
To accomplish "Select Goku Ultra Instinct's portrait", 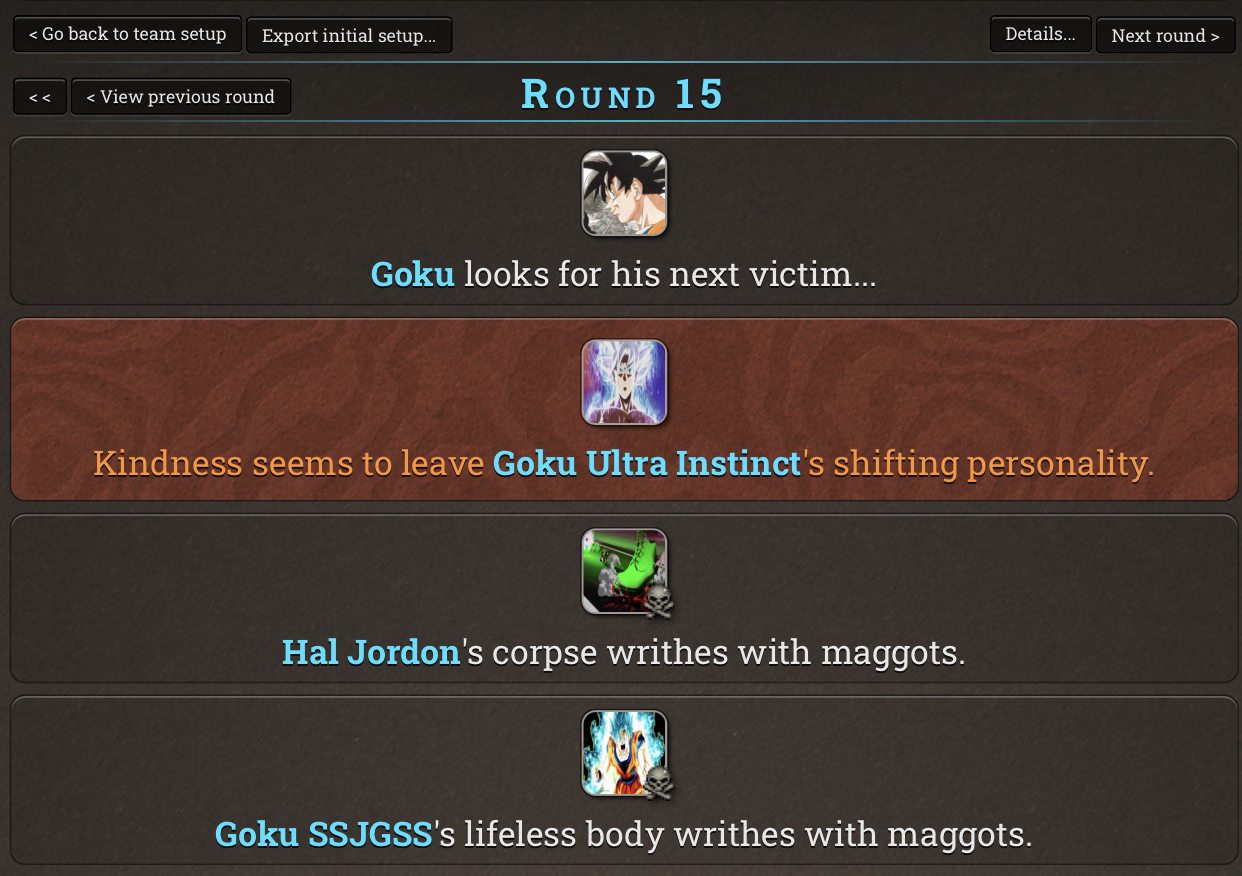I will pos(624,382).
